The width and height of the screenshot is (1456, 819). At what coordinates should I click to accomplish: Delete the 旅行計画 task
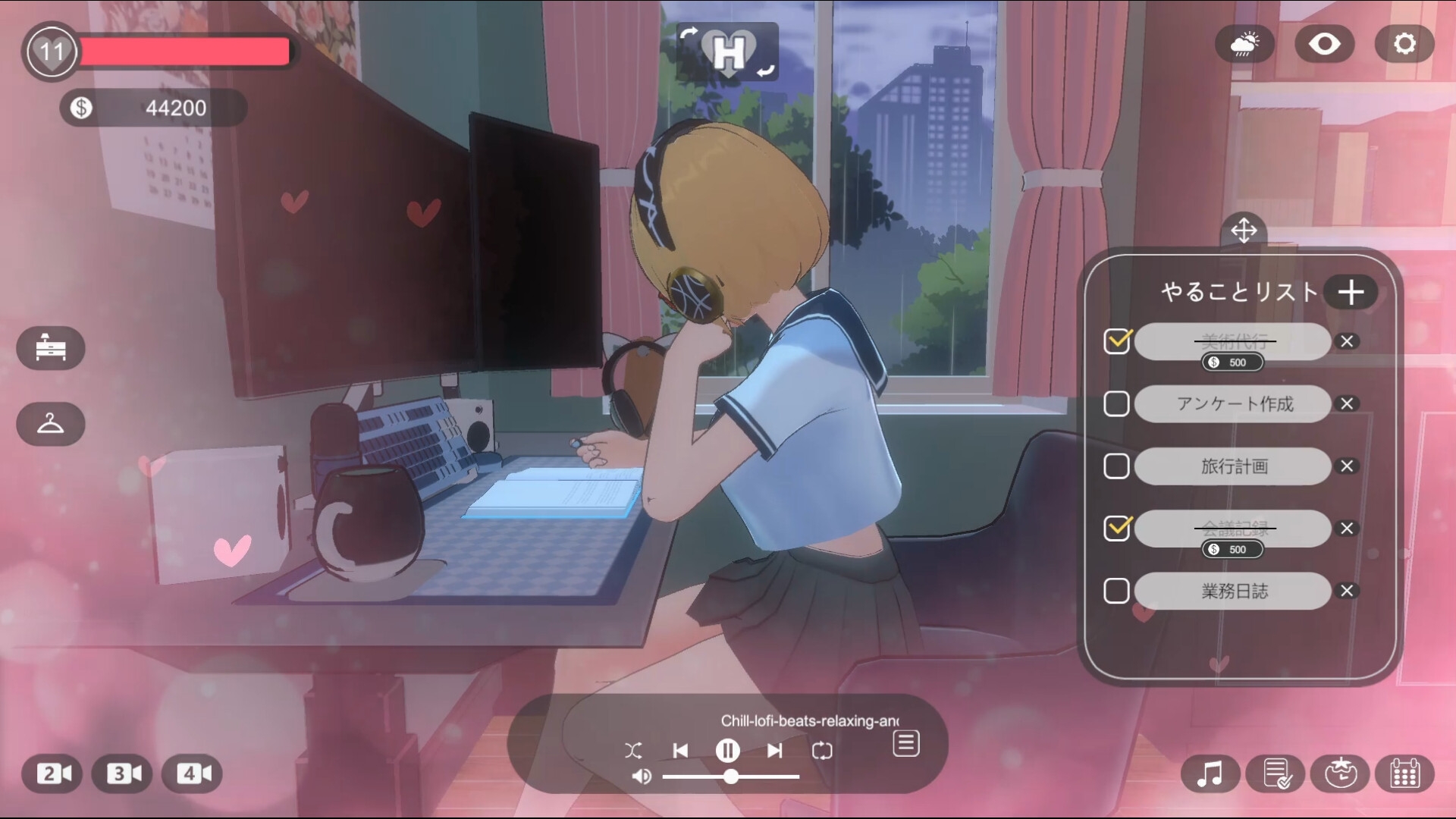1347,466
